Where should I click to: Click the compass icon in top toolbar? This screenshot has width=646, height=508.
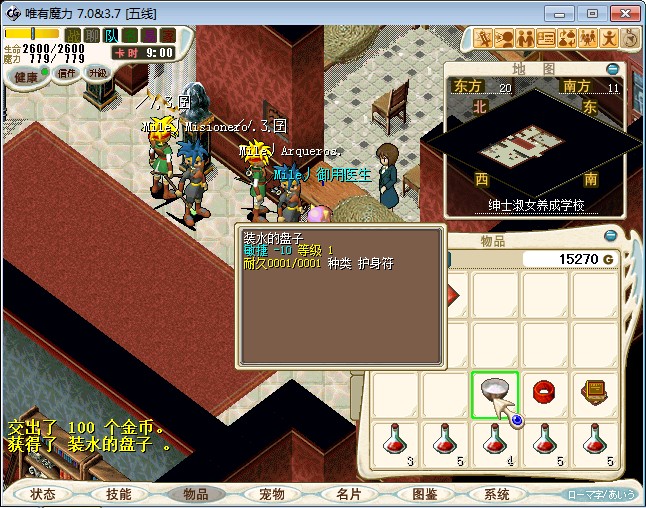coord(631,38)
